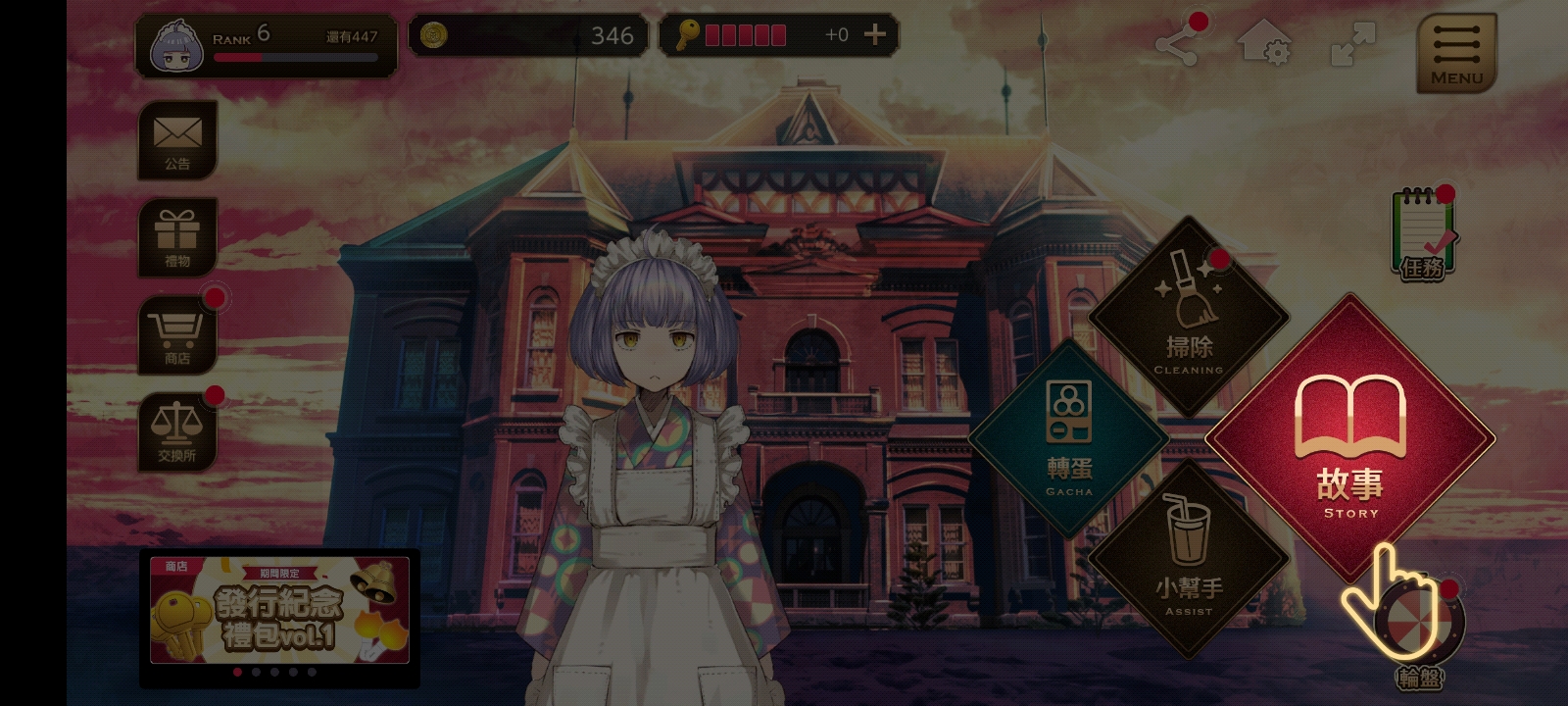This screenshot has width=1568, height=706.
Task: Go to the Gacha (轉蛋) screen
Action: (1068, 438)
